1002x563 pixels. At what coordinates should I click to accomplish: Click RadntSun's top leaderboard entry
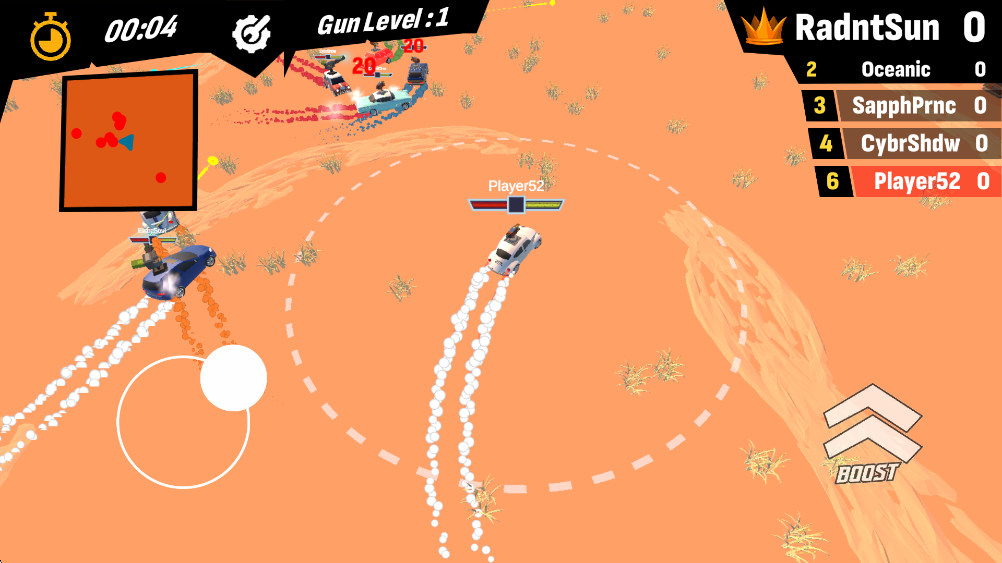tap(868, 29)
